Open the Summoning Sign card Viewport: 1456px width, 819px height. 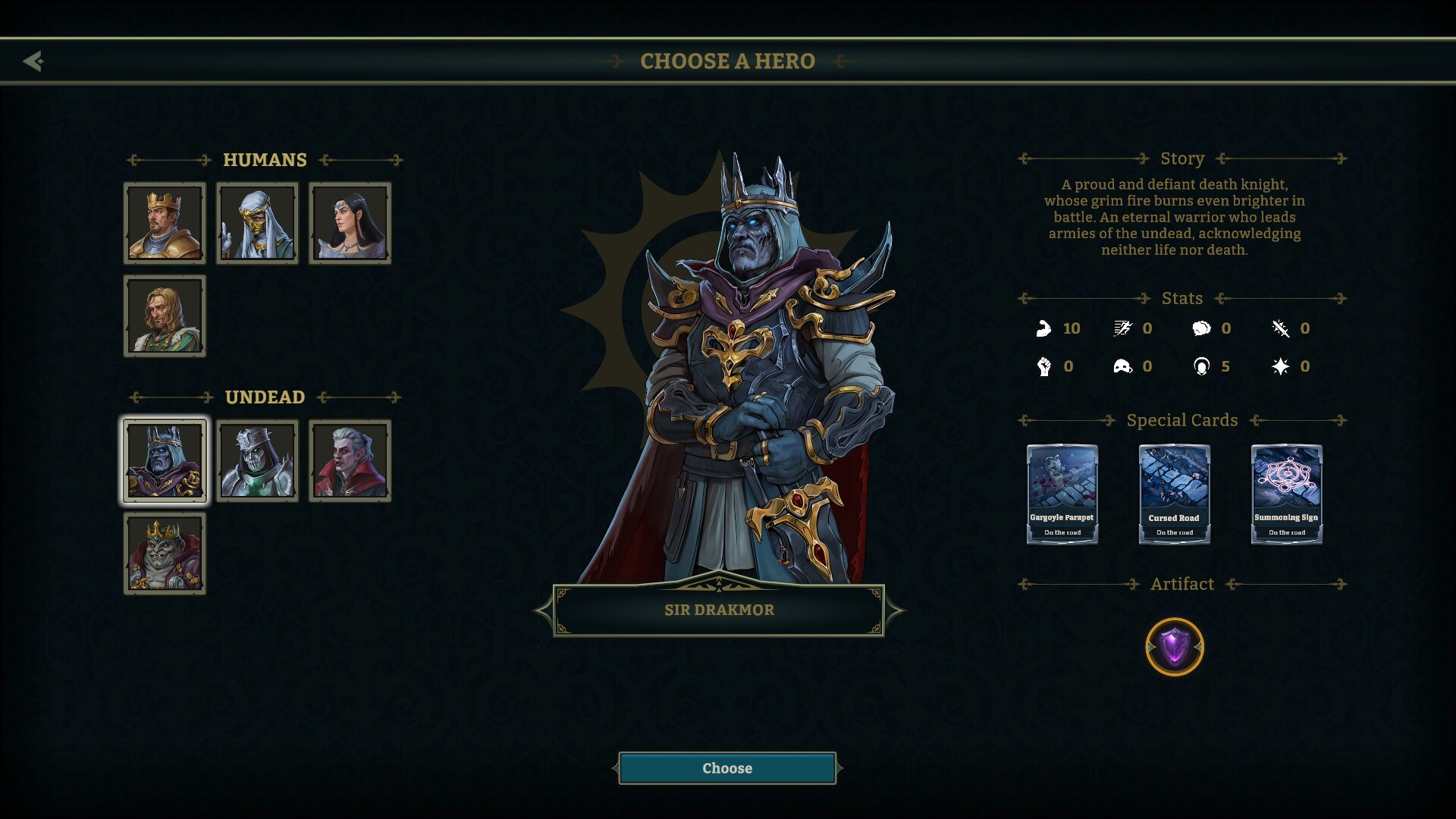pos(1286,494)
